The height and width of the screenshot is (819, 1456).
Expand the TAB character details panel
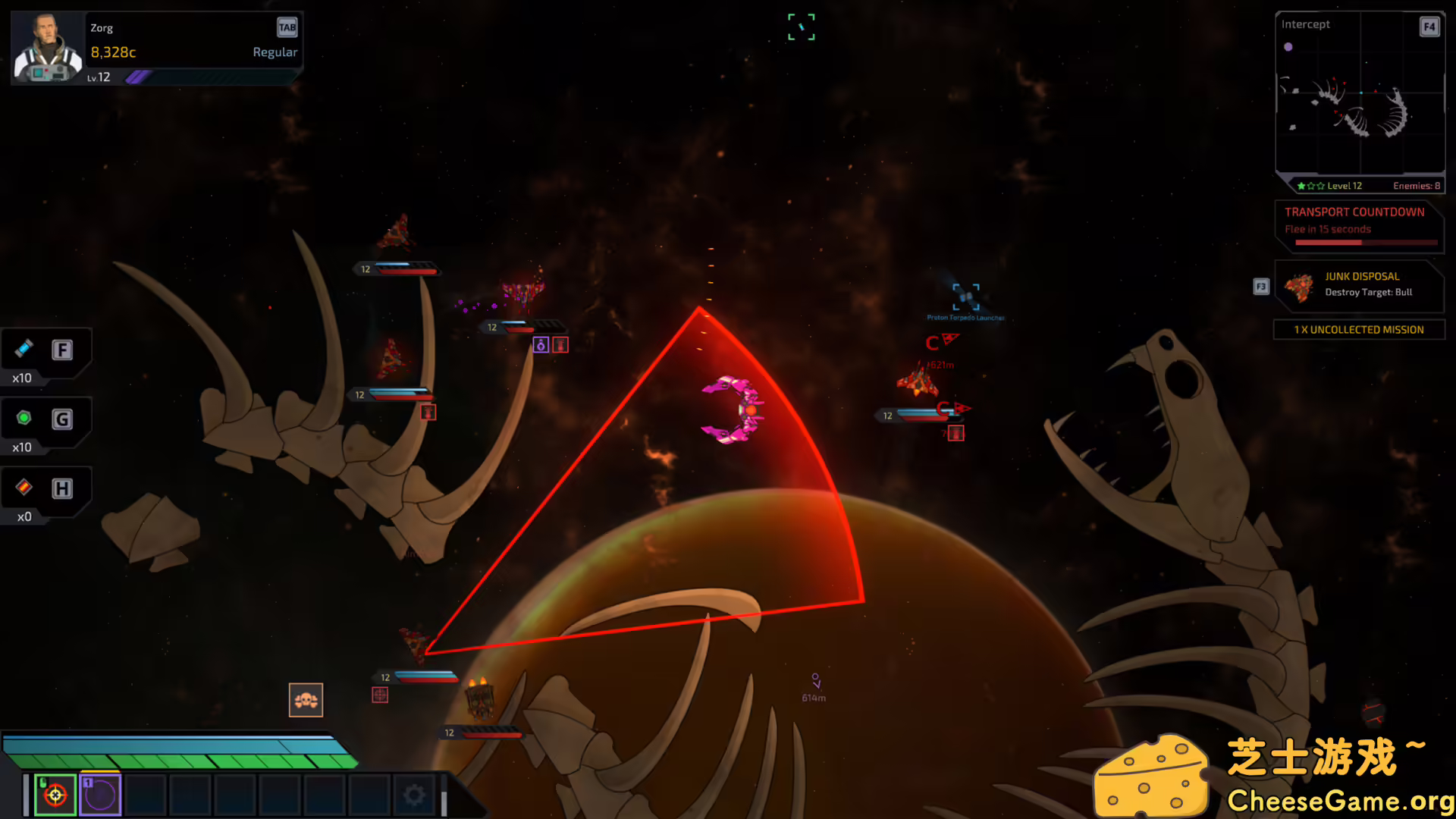[287, 27]
